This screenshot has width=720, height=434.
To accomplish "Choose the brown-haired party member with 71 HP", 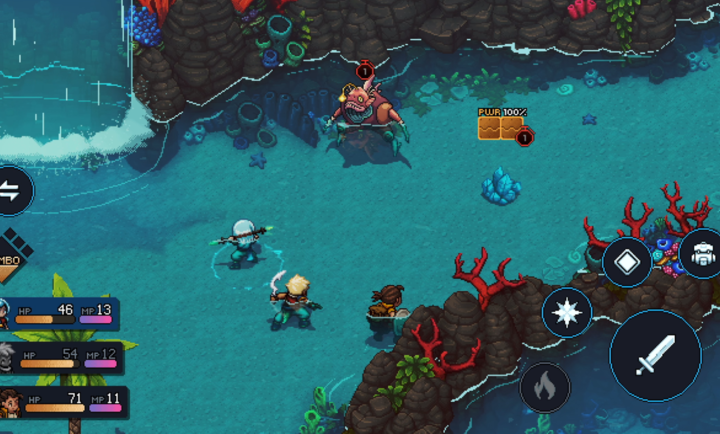I will point(64,403).
